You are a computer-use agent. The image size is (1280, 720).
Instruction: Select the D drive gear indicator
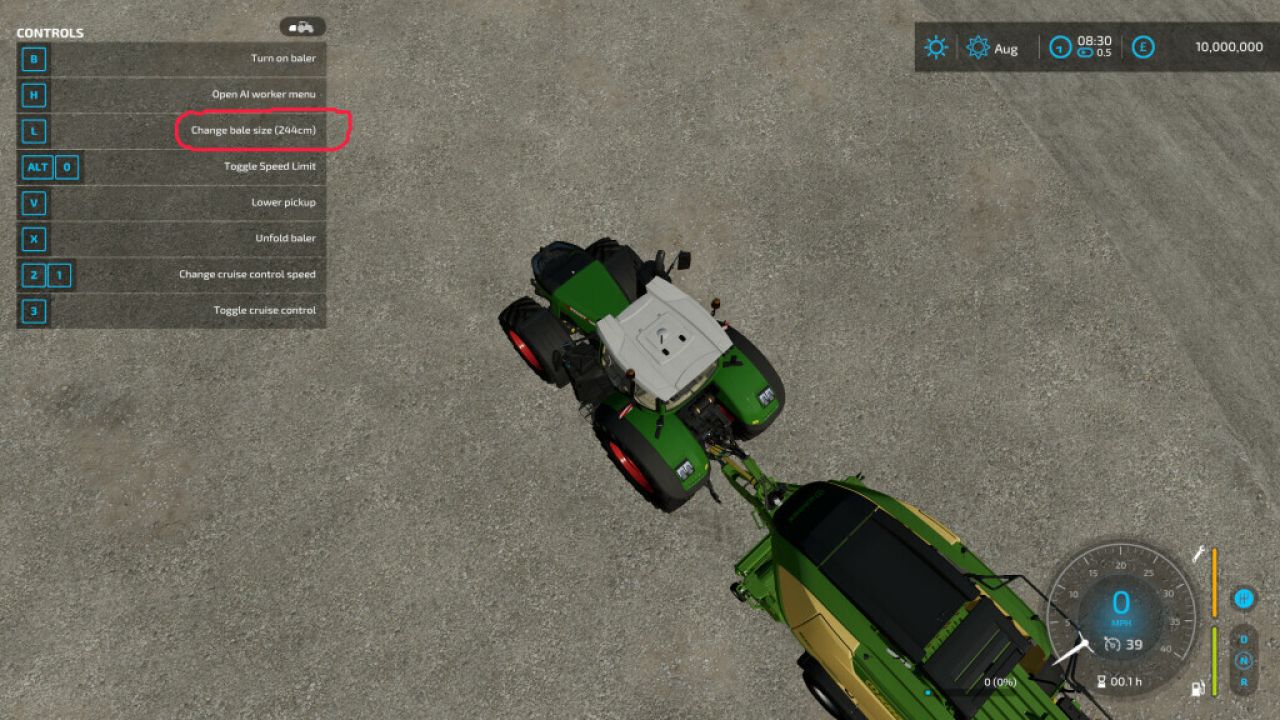pyautogui.click(x=1242, y=638)
